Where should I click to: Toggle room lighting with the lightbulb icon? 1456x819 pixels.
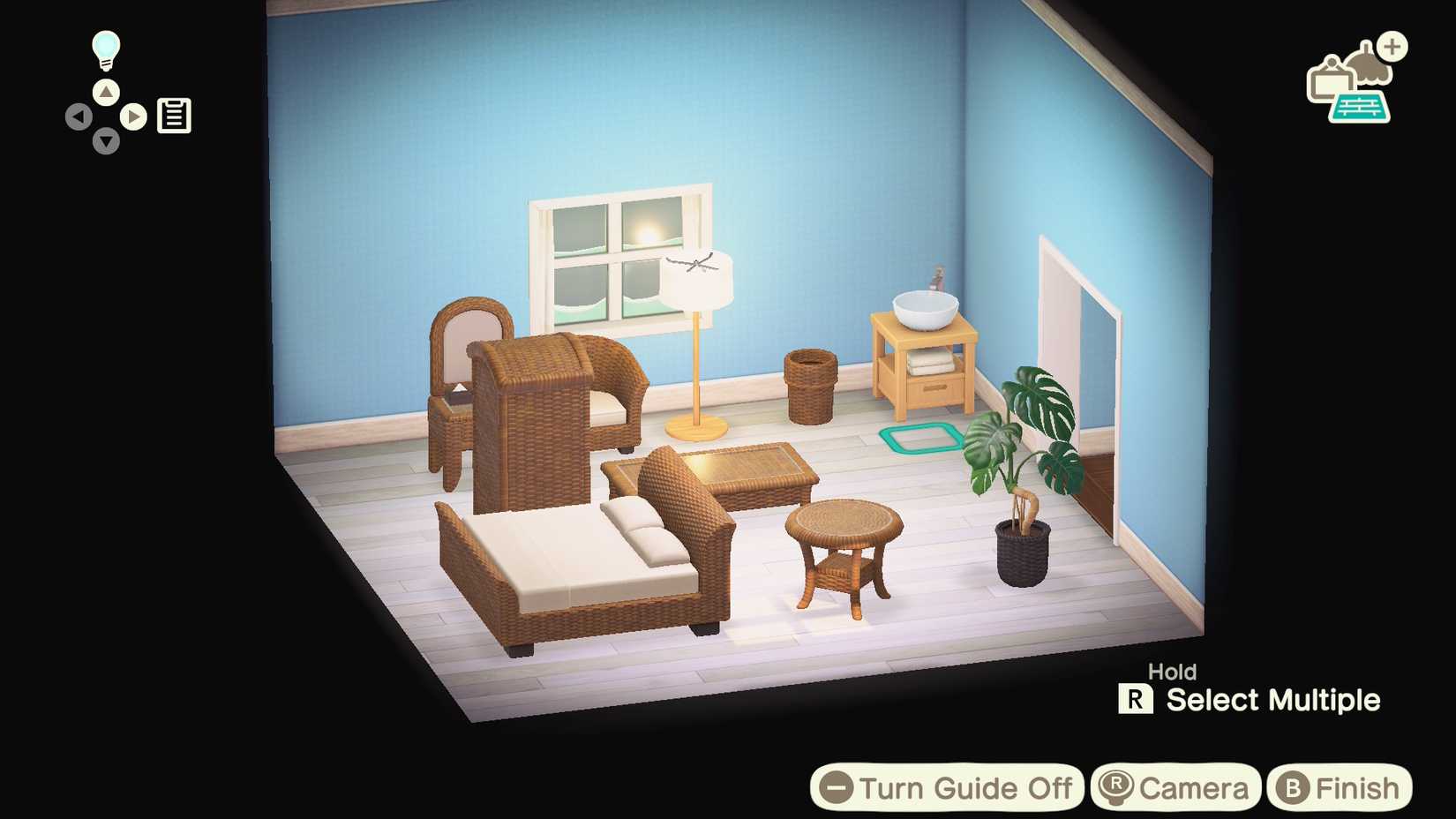pos(105,50)
